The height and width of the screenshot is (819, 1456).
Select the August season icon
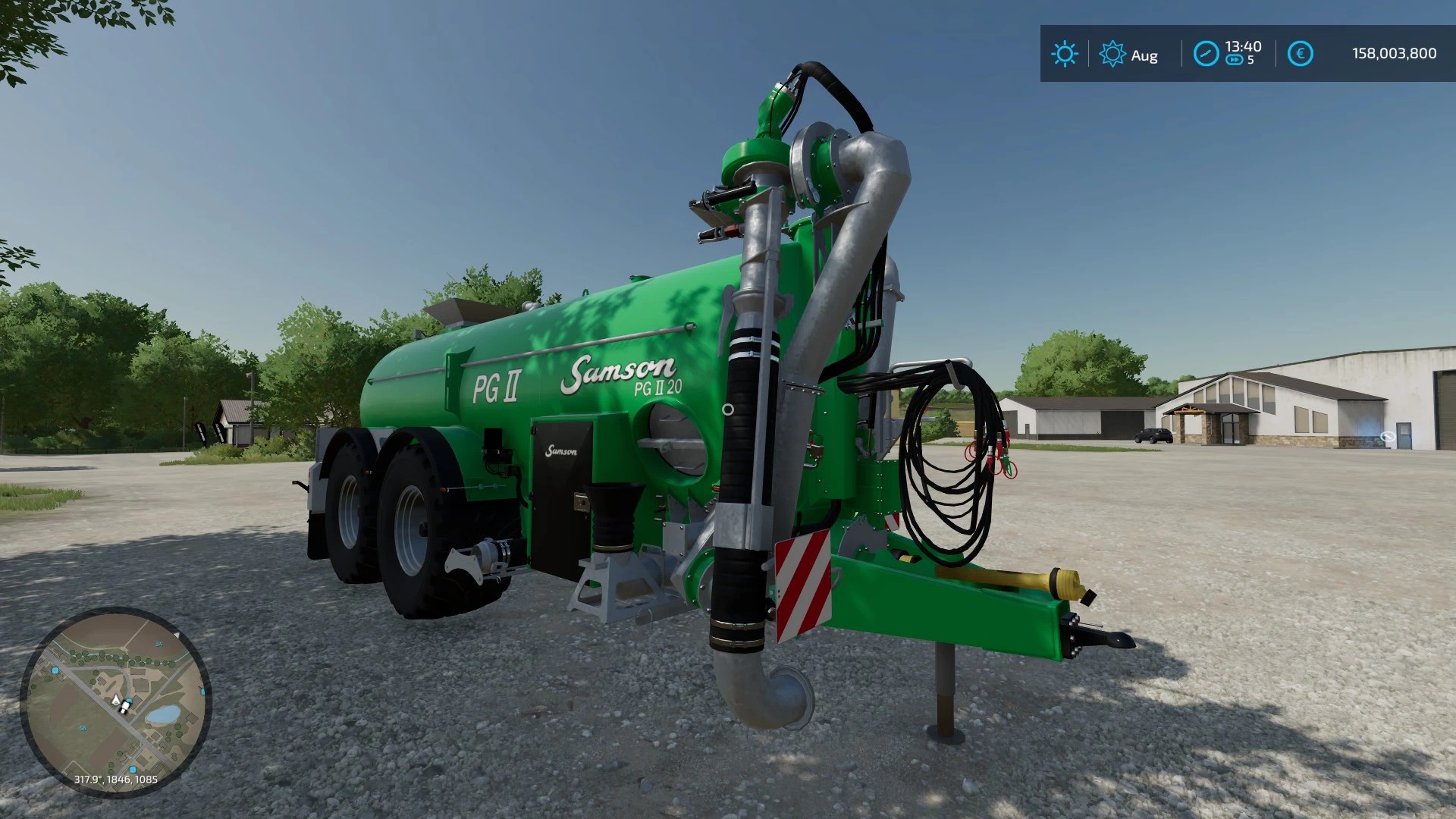[x=1112, y=55]
